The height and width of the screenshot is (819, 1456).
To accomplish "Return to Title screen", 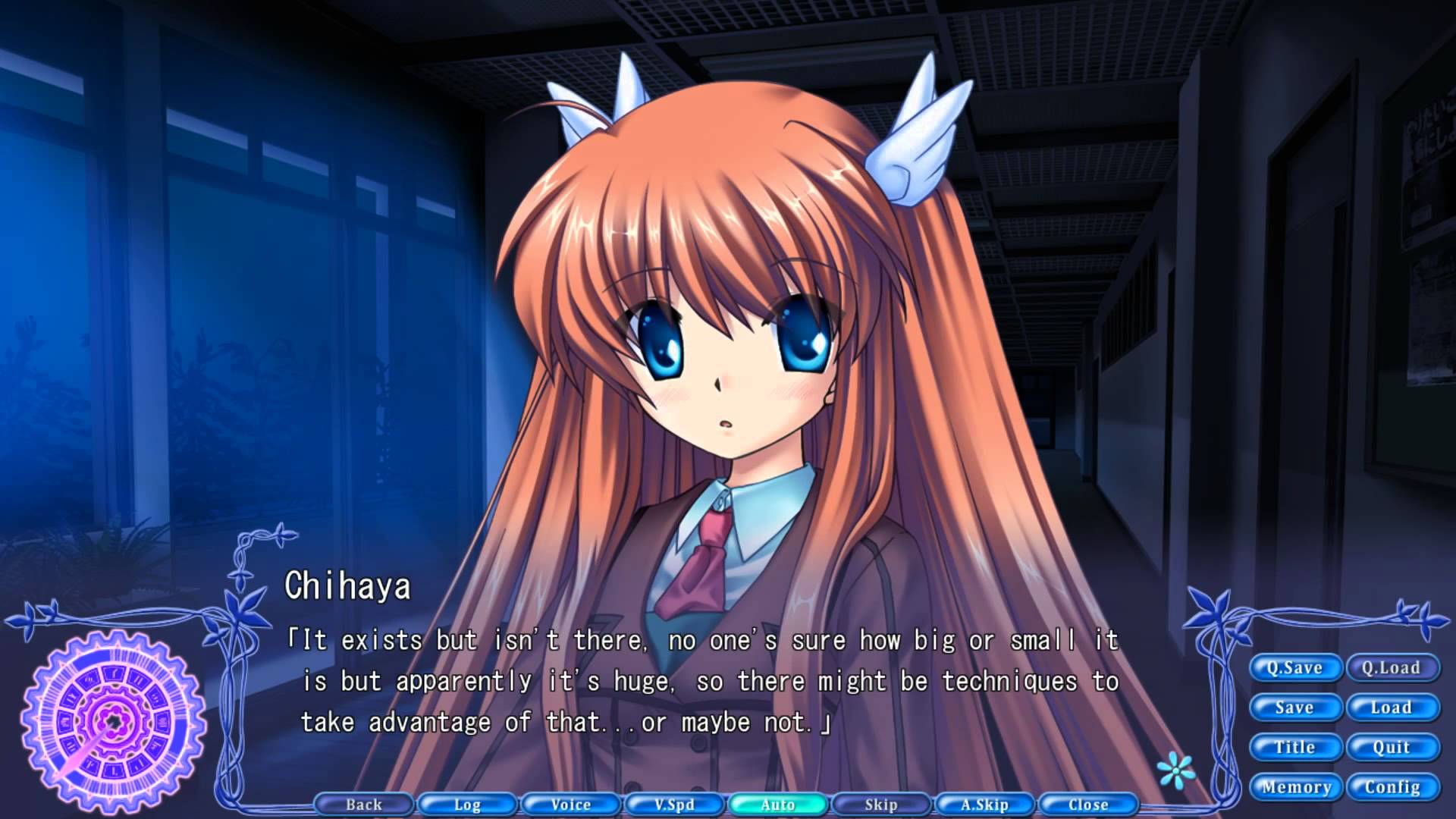I will tap(1294, 747).
